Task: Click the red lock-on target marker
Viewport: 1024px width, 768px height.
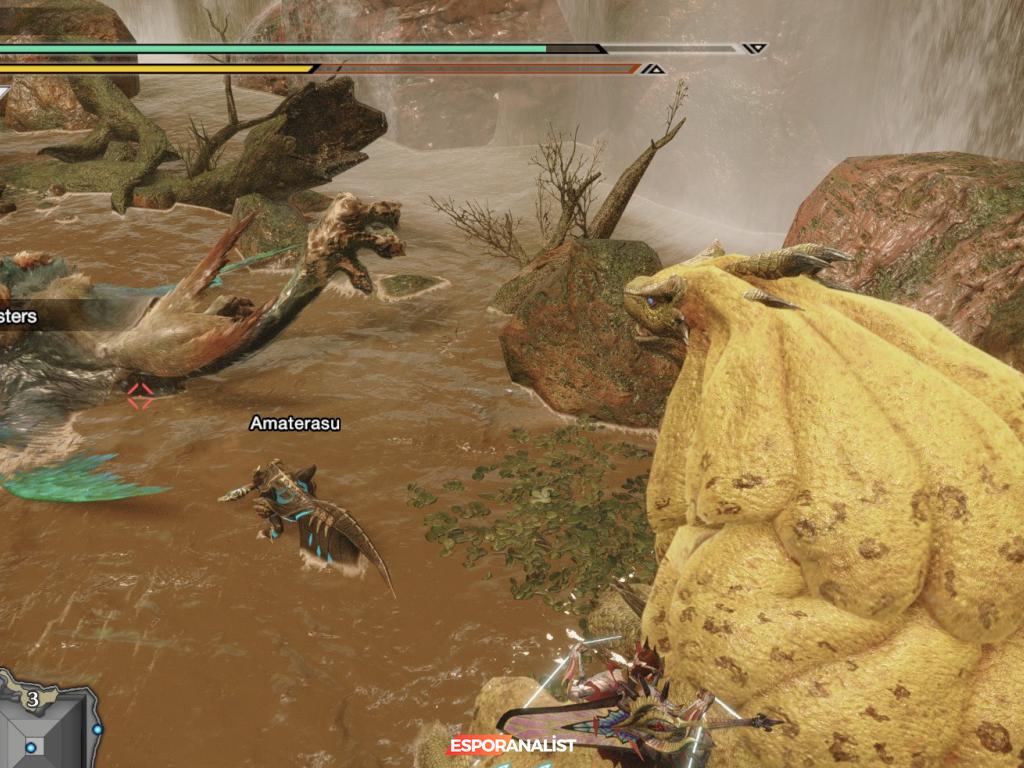Action: 140,395
